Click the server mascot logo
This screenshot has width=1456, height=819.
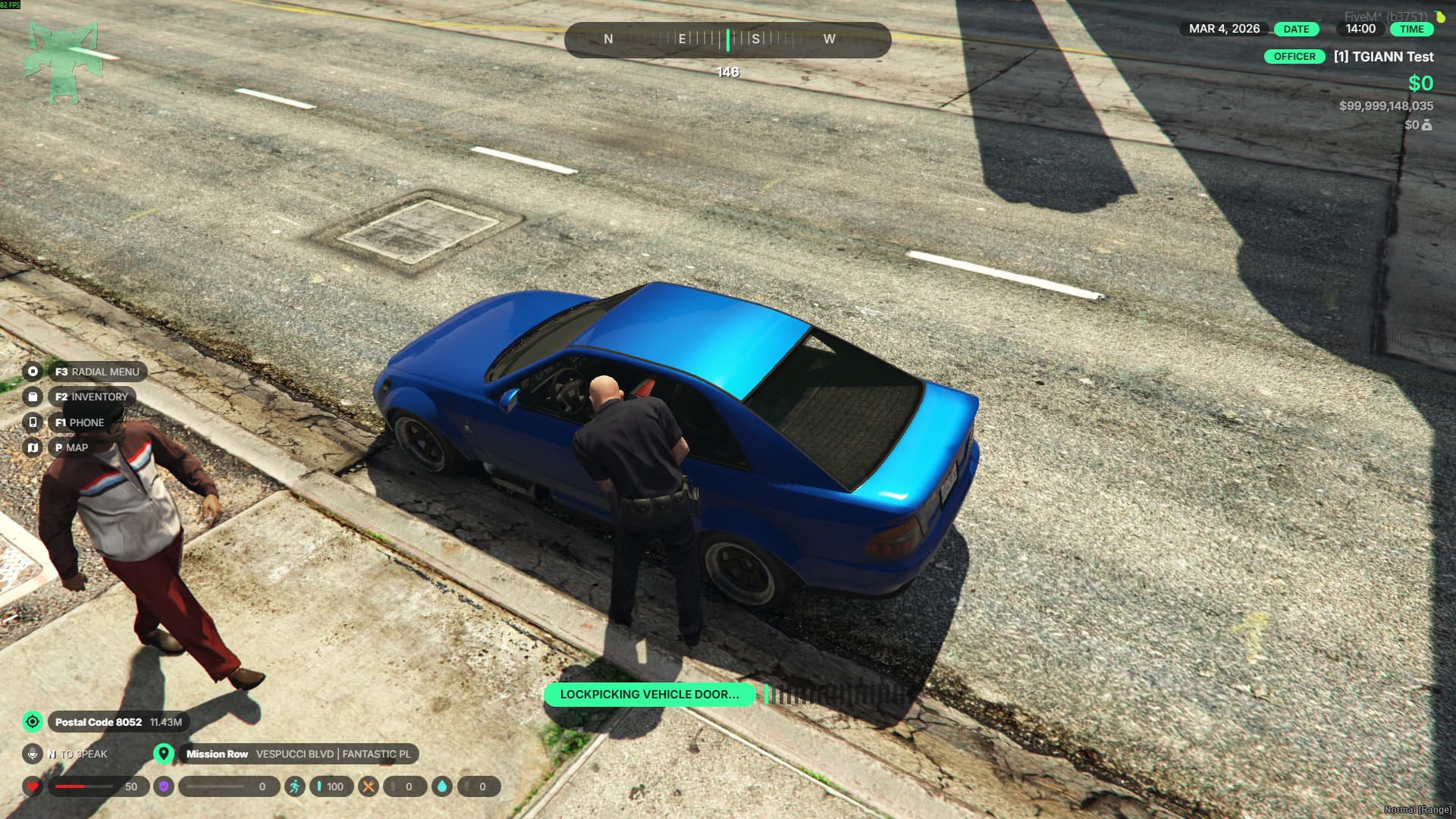click(x=63, y=62)
